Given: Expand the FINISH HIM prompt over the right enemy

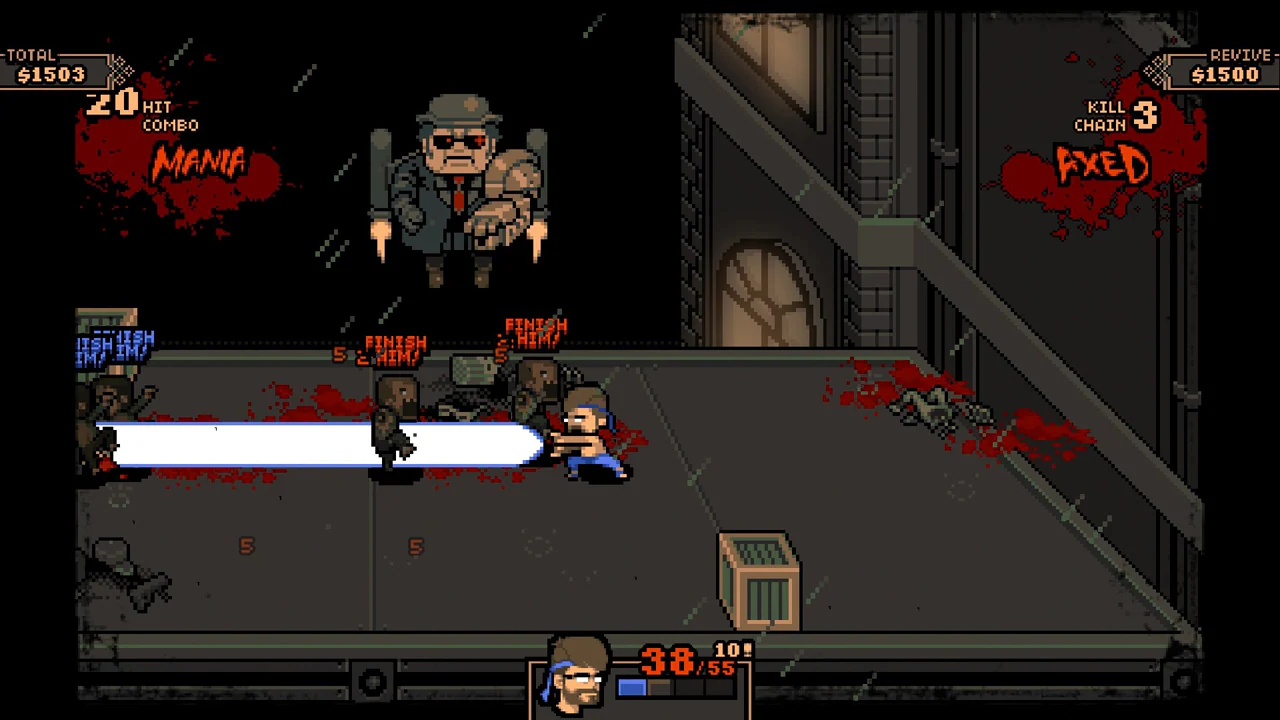Looking at the screenshot, I should click(x=535, y=330).
